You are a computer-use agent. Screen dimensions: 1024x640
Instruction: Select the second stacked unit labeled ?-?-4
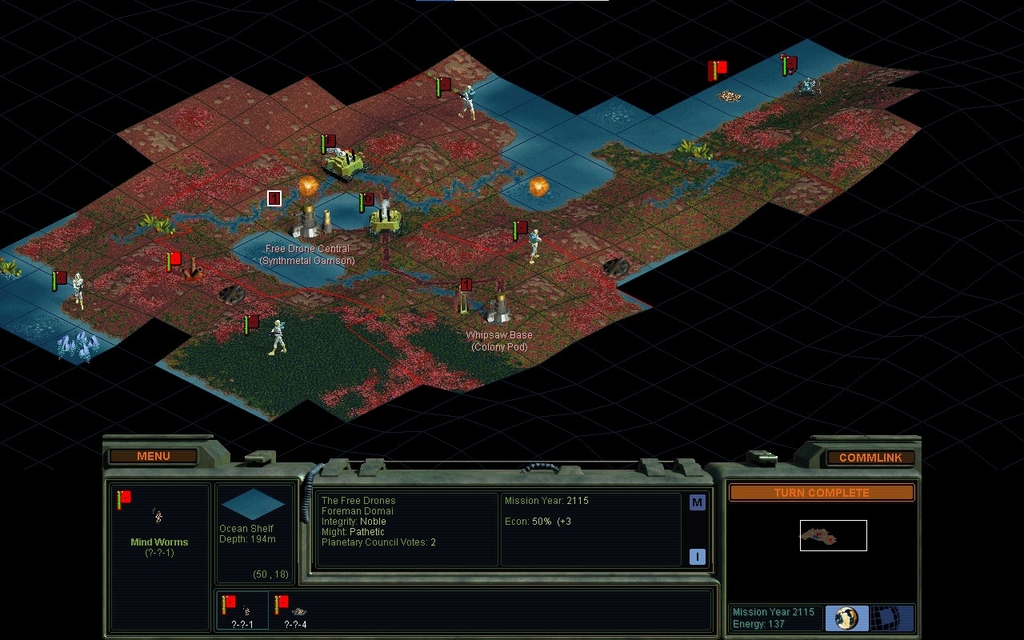(296, 609)
